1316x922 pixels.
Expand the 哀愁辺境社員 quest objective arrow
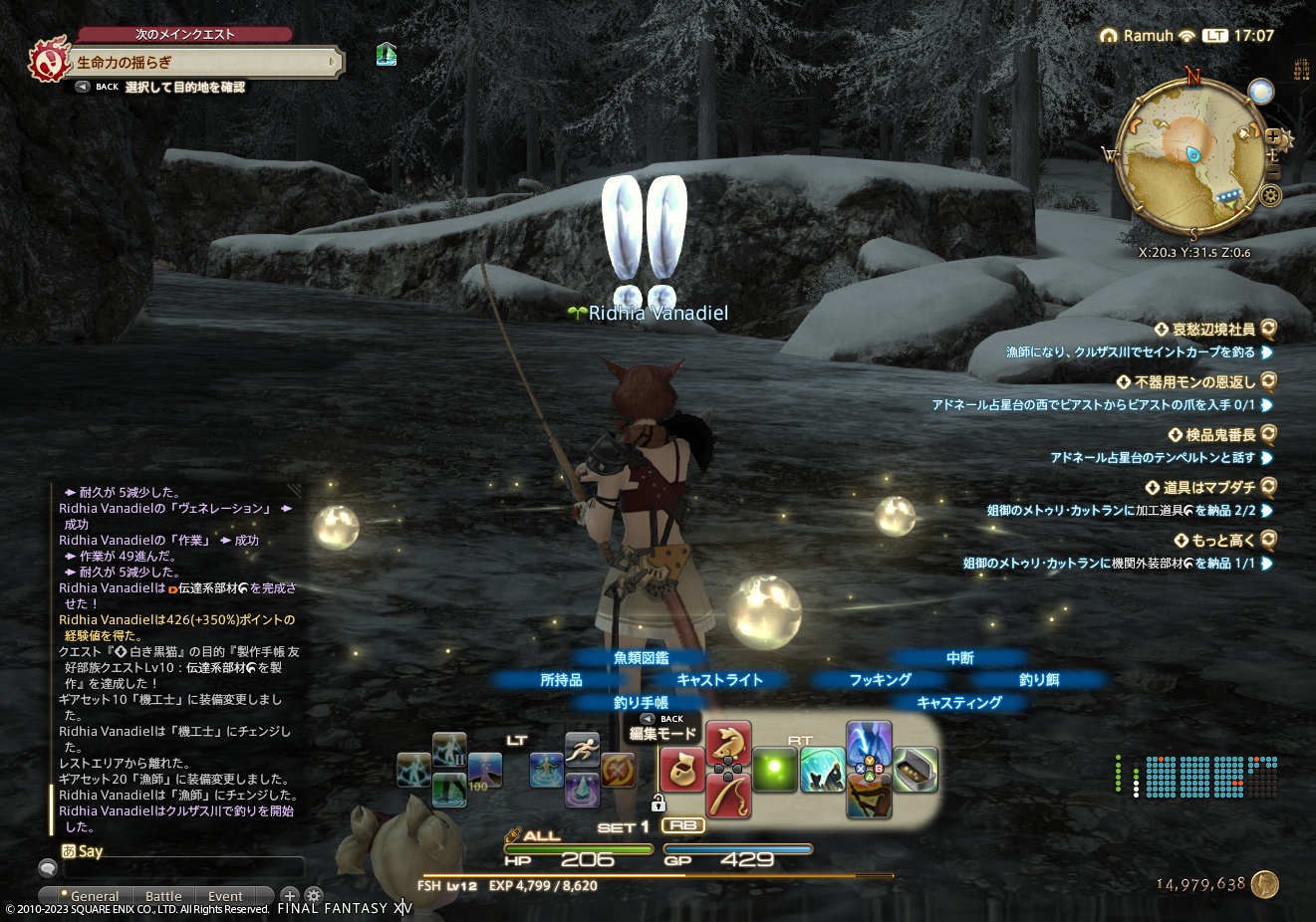point(1268,352)
